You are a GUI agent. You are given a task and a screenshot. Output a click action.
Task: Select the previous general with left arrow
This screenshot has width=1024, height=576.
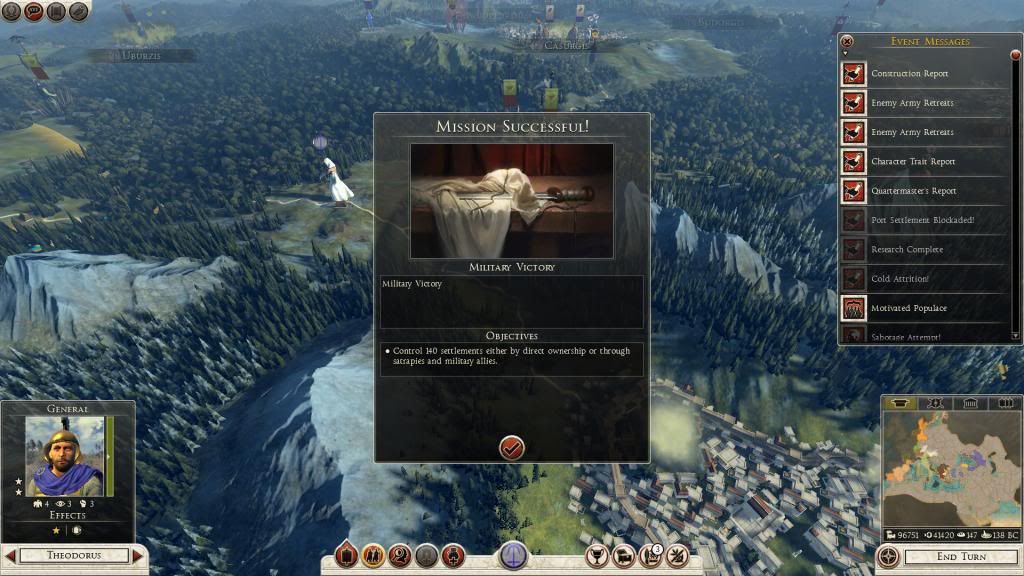(10, 556)
